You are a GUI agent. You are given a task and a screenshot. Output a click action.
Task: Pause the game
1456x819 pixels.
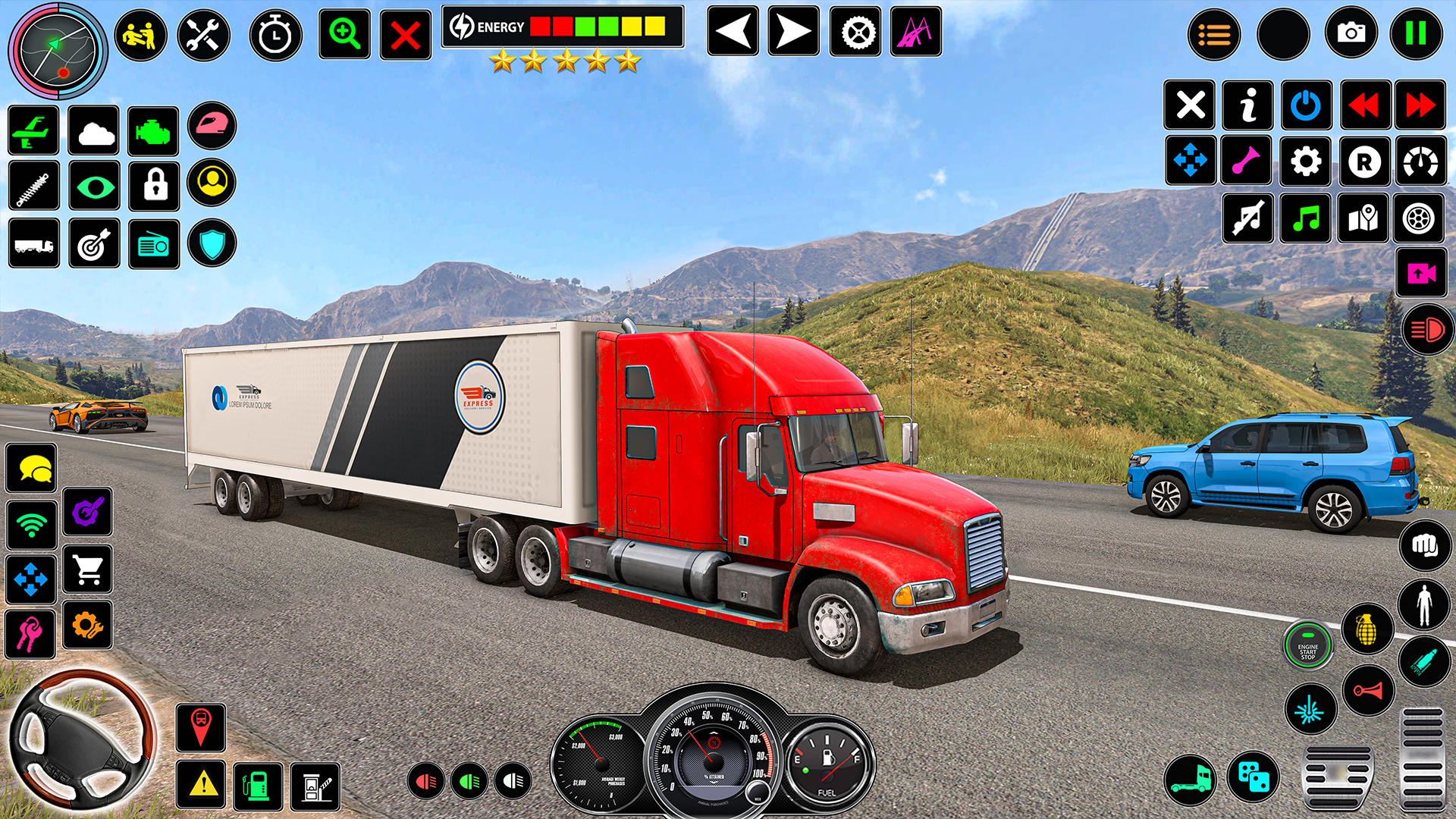[1418, 32]
